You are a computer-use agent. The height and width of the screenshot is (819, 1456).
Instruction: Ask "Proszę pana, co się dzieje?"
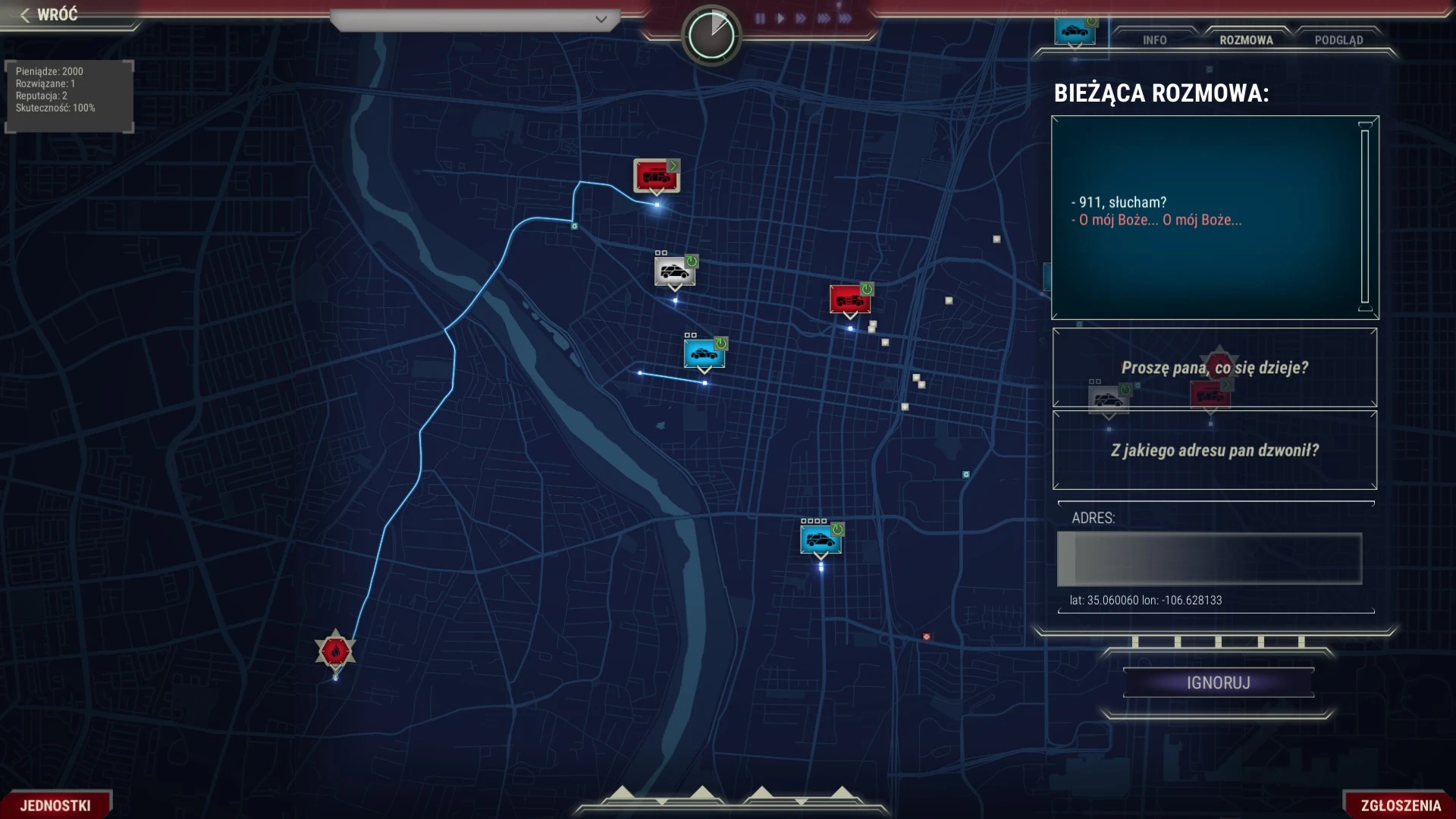(x=1214, y=368)
